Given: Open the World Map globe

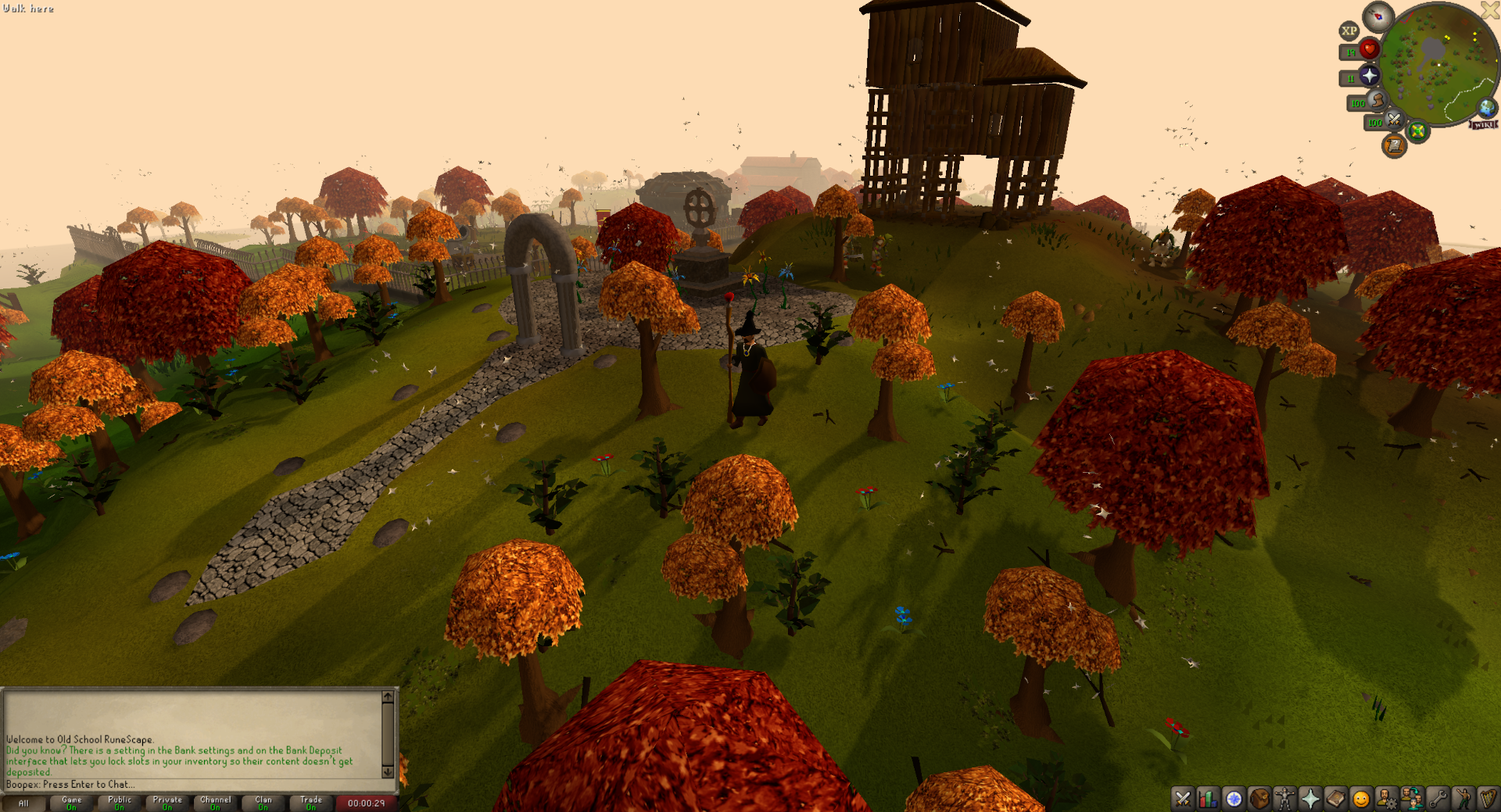Looking at the screenshot, I should click(1486, 109).
